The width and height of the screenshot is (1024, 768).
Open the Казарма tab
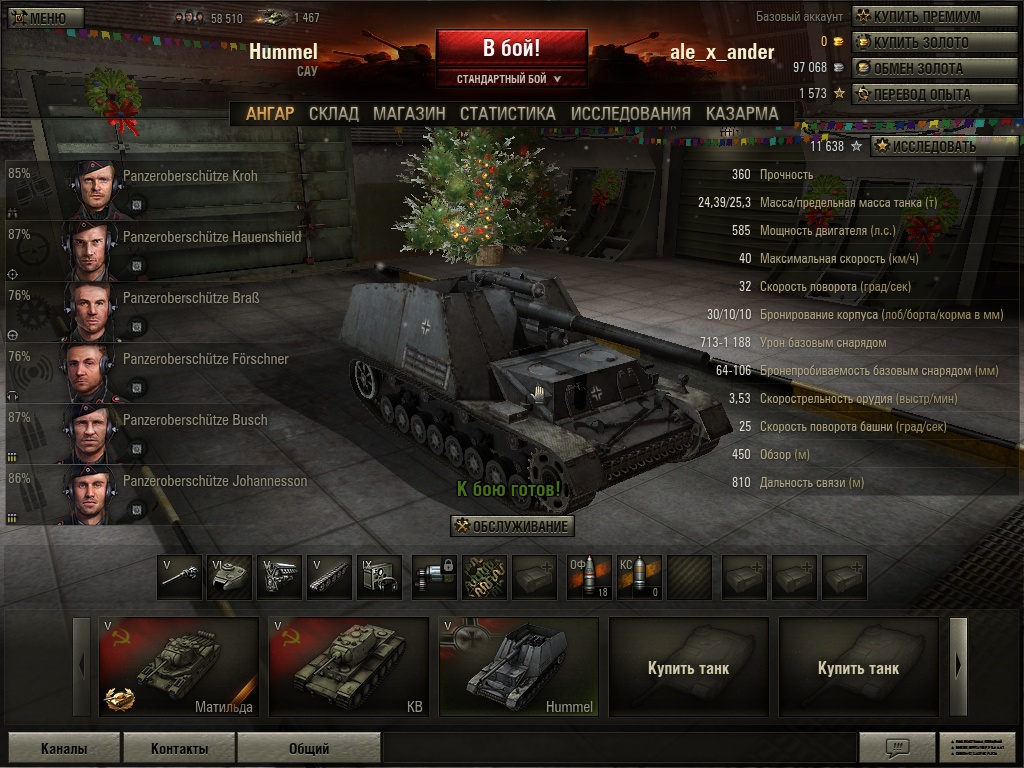point(741,114)
